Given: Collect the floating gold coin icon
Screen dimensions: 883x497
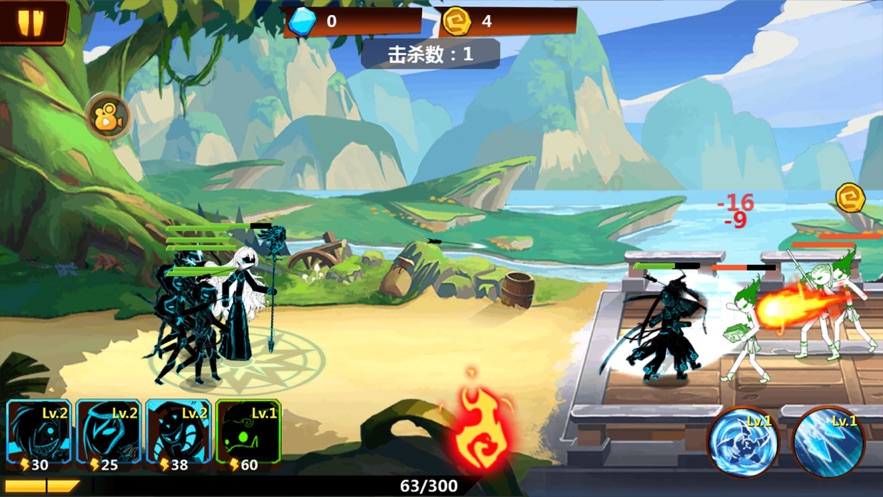Looking at the screenshot, I should [850, 196].
